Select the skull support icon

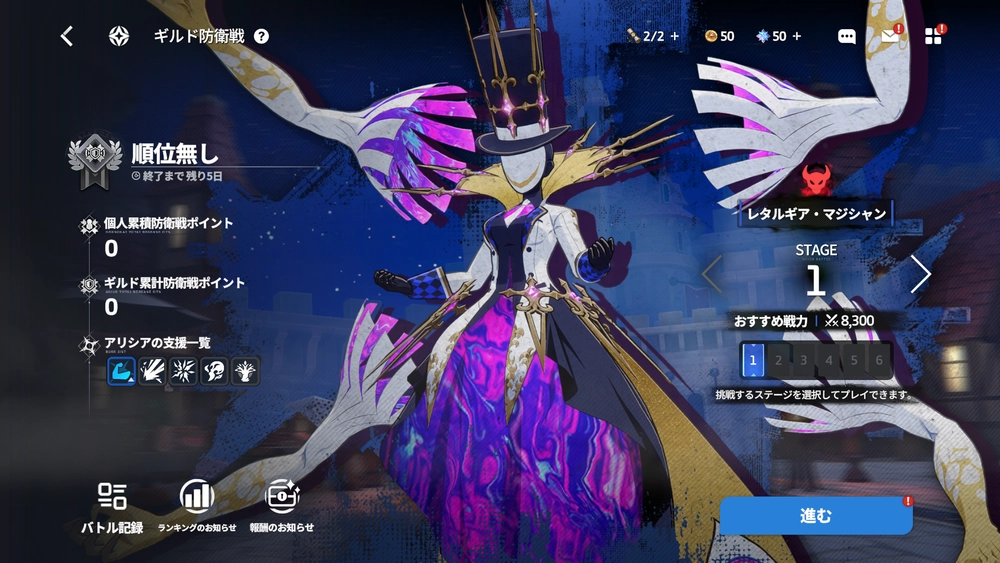click(214, 371)
